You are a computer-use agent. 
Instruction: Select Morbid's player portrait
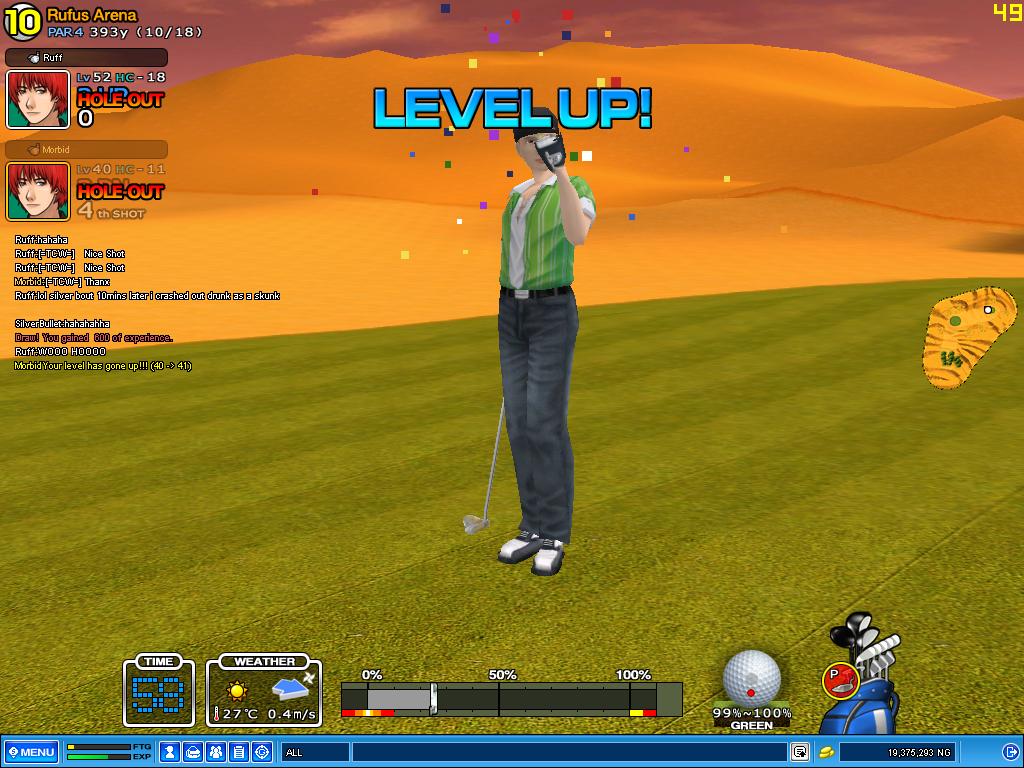pyautogui.click(x=38, y=191)
